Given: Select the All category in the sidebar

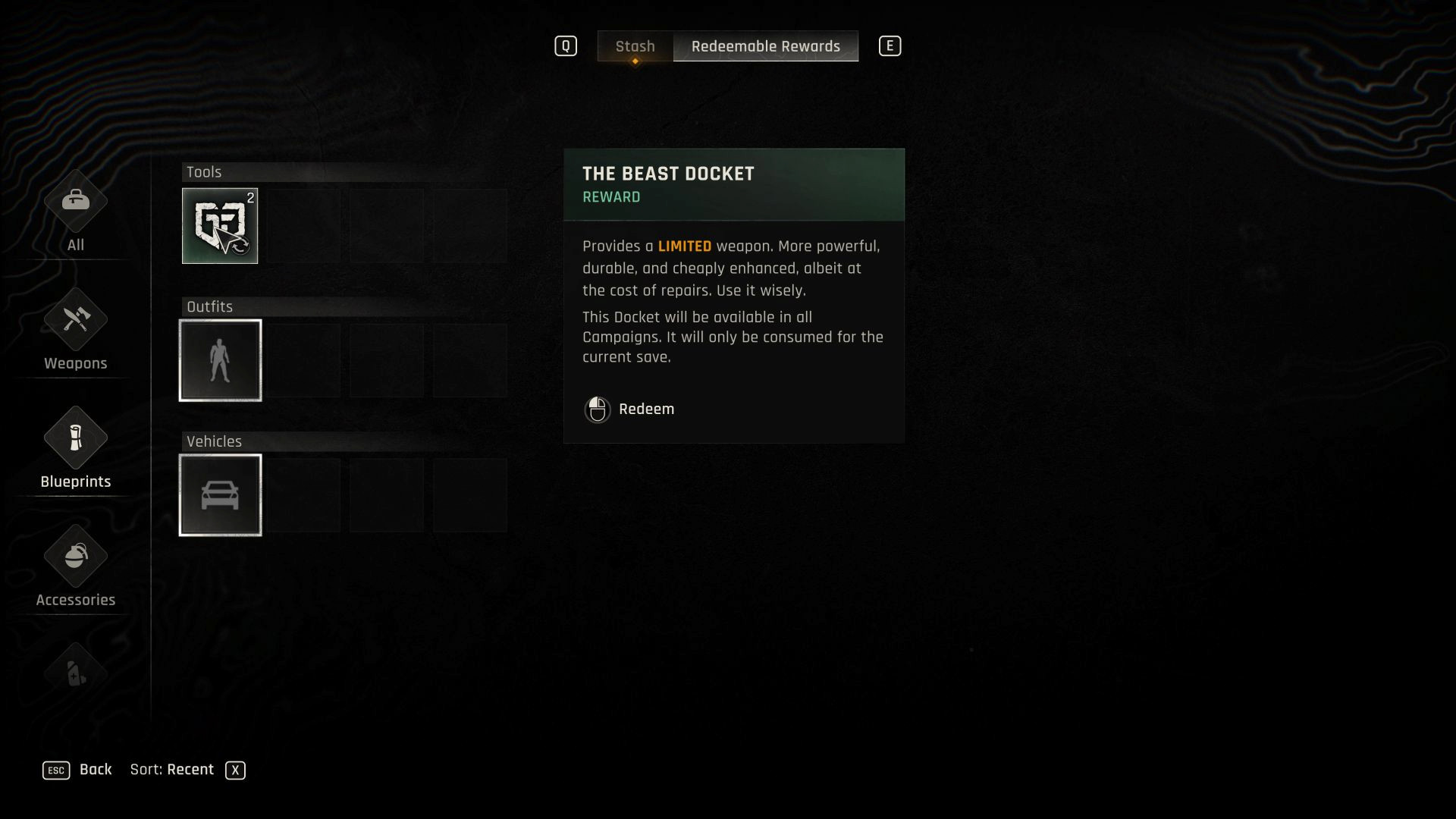Looking at the screenshot, I should tap(75, 212).
